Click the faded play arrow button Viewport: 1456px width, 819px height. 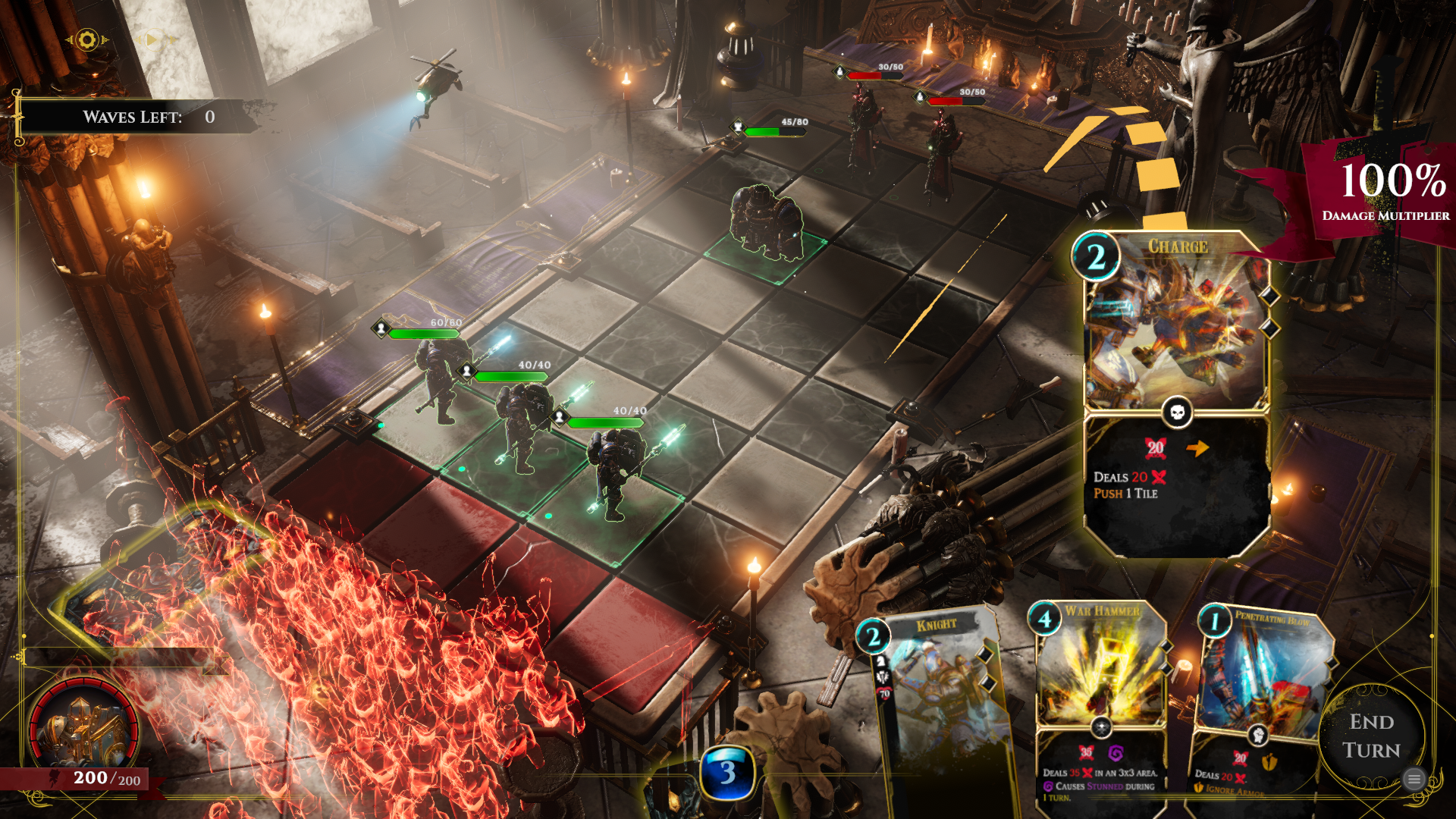[152, 39]
